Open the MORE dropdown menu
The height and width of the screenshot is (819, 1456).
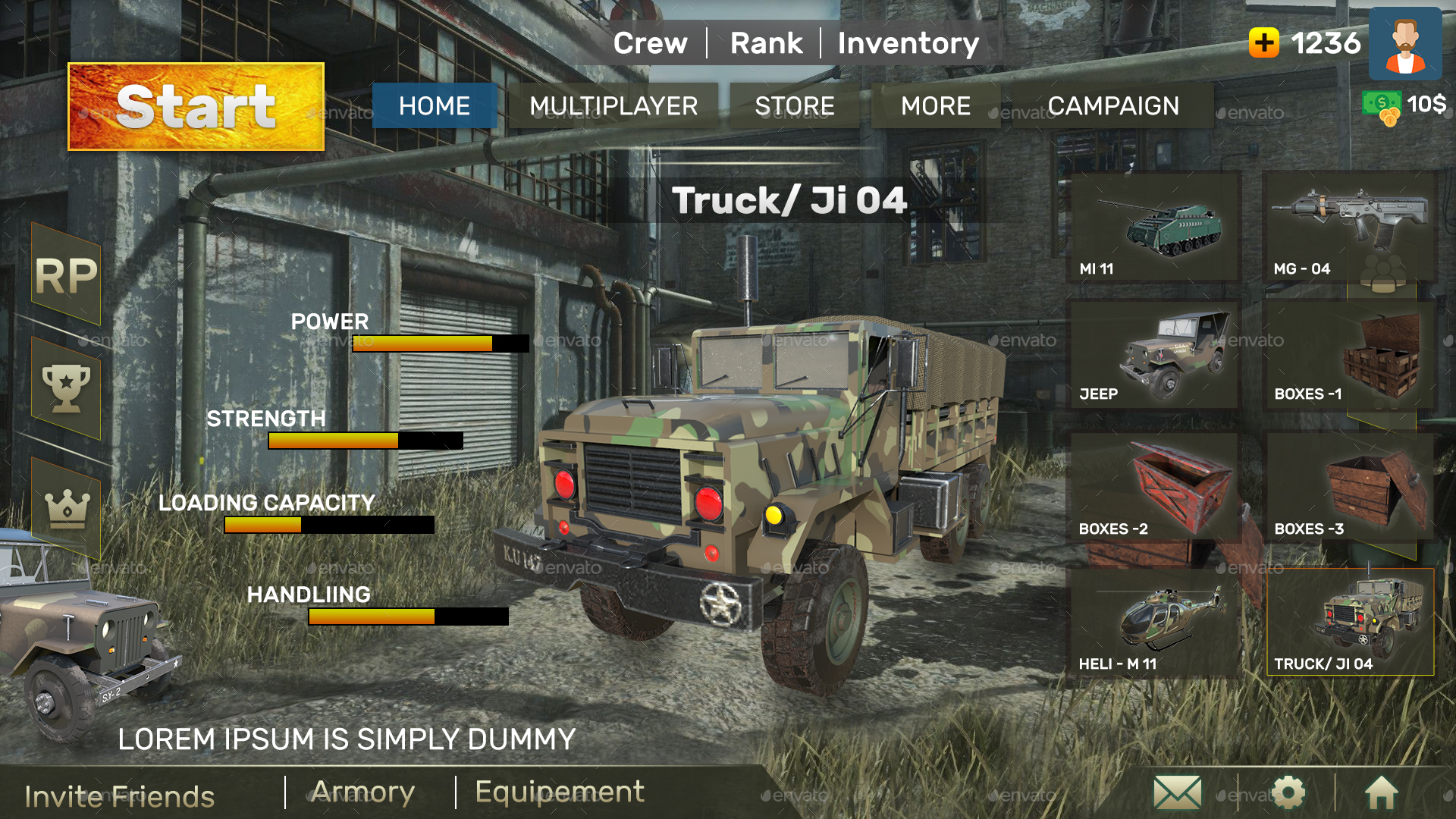(x=936, y=106)
